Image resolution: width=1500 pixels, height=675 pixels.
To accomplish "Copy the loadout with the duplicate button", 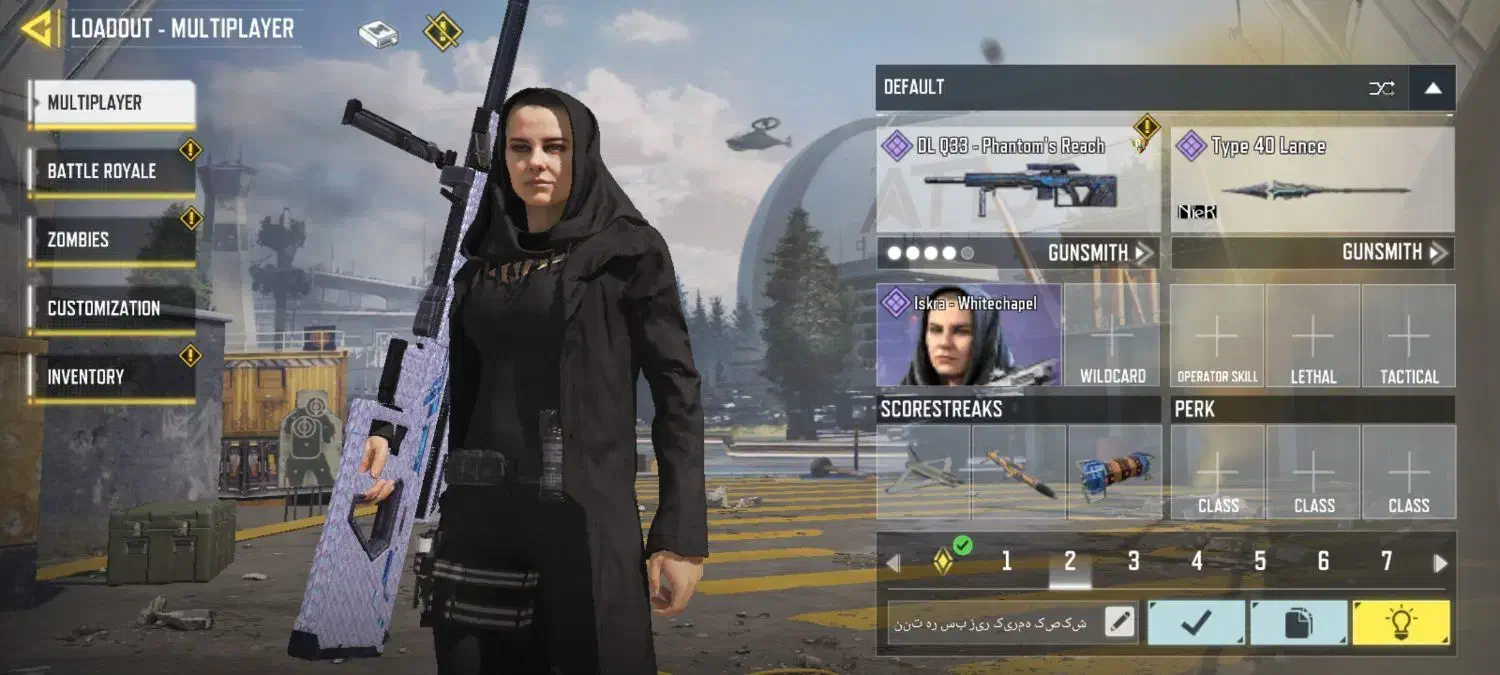I will [1298, 623].
